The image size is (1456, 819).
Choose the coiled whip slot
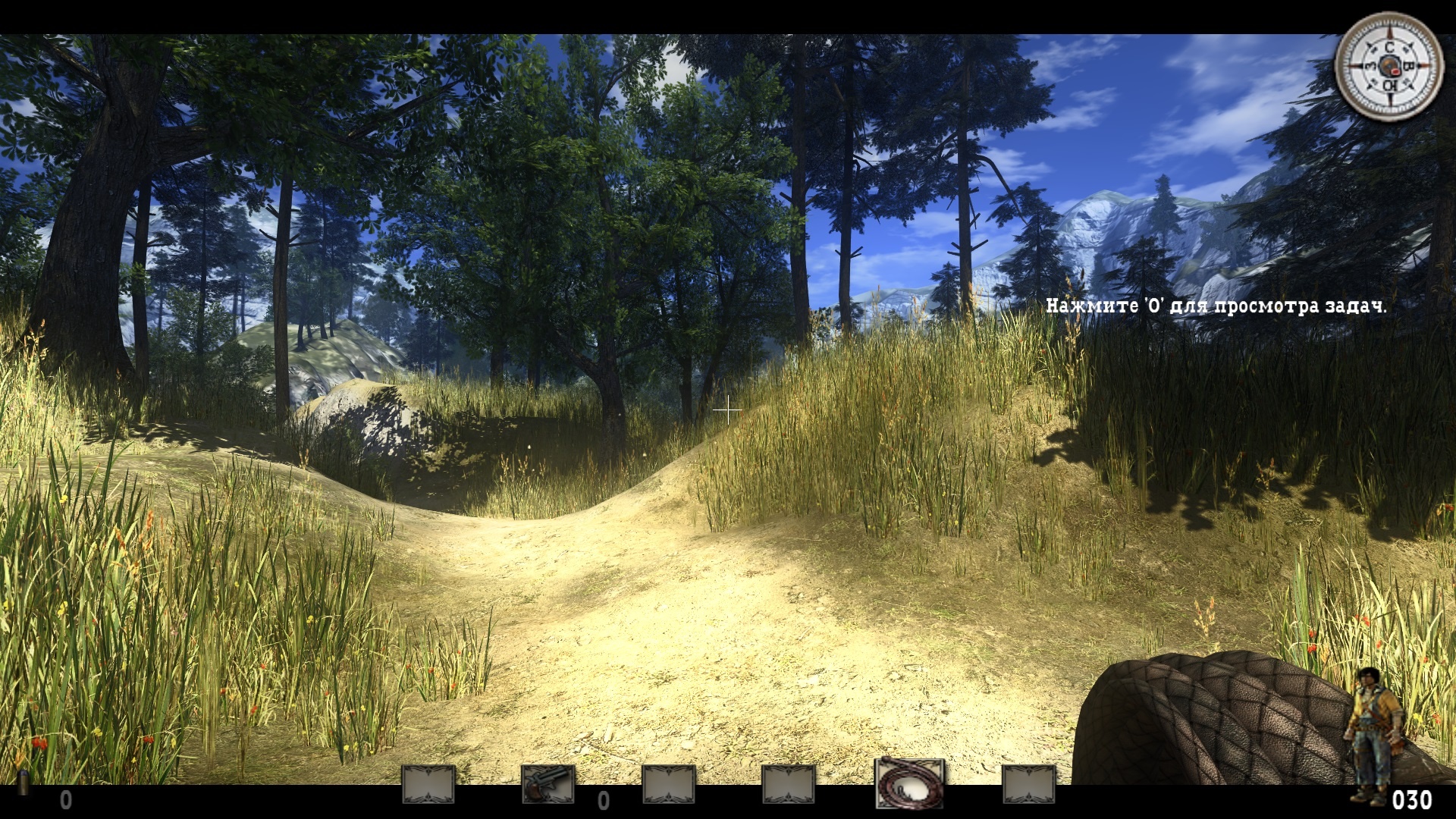(x=910, y=783)
